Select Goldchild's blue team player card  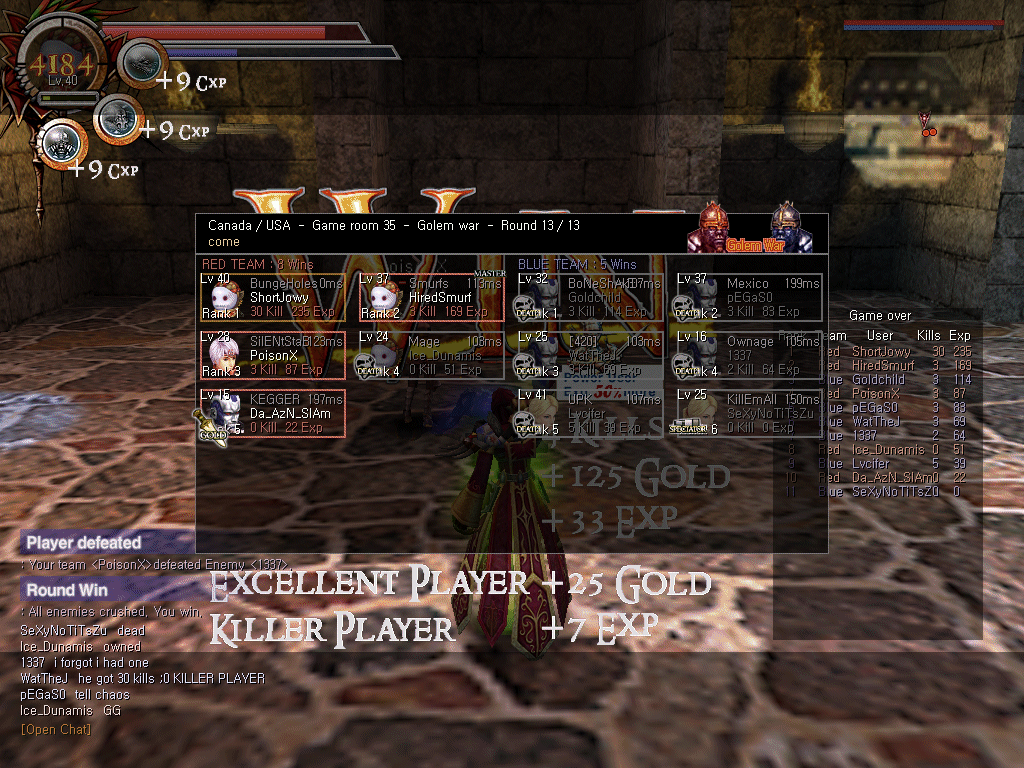[x=590, y=297]
